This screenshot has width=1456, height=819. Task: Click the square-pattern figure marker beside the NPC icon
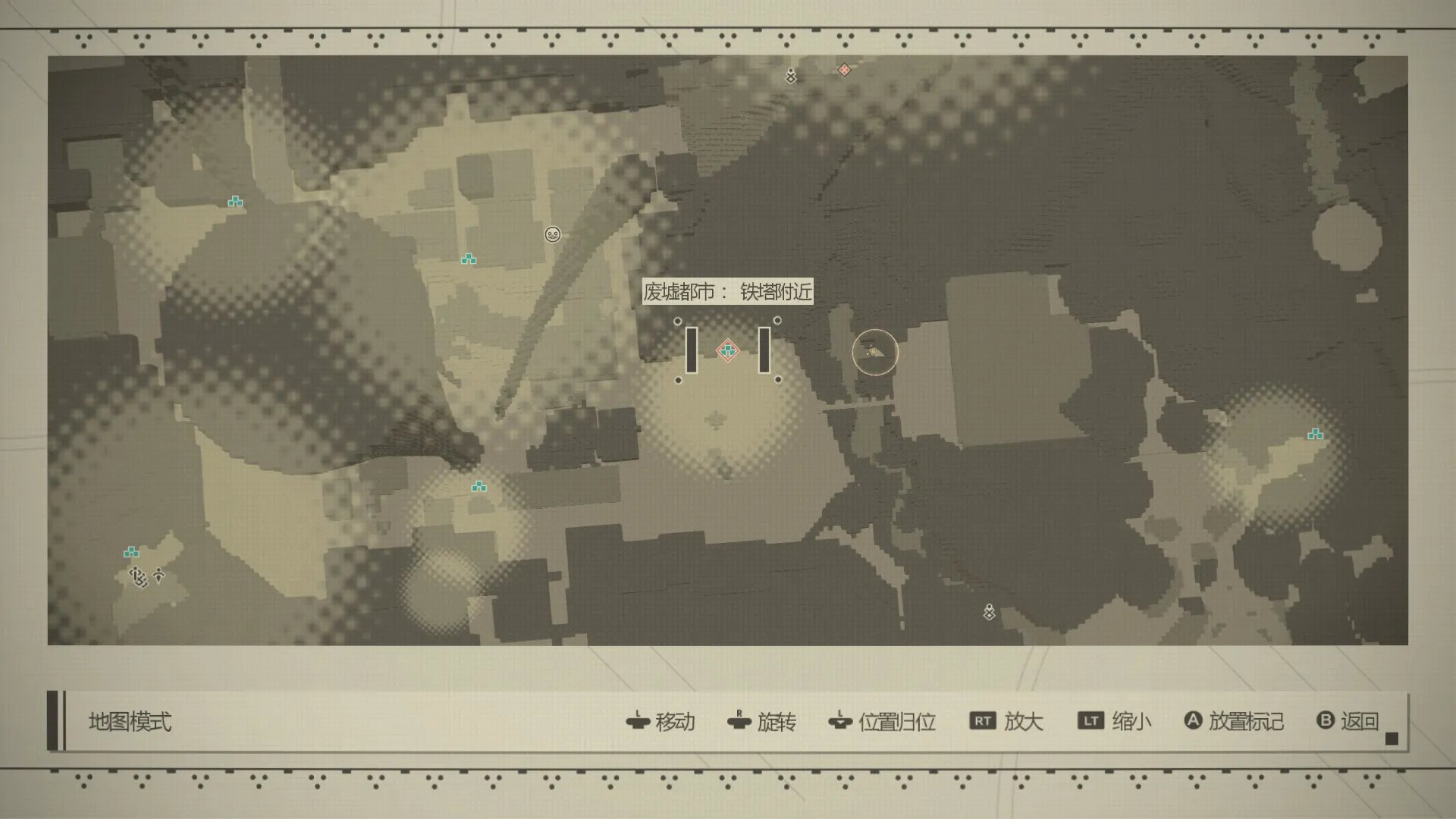[x=138, y=577]
